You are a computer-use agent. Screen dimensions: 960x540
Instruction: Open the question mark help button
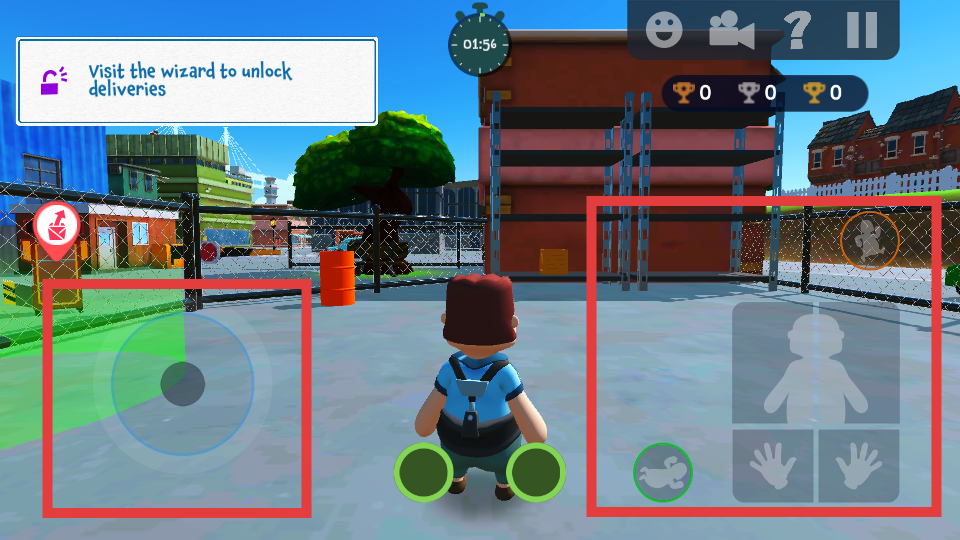click(x=797, y=30)
